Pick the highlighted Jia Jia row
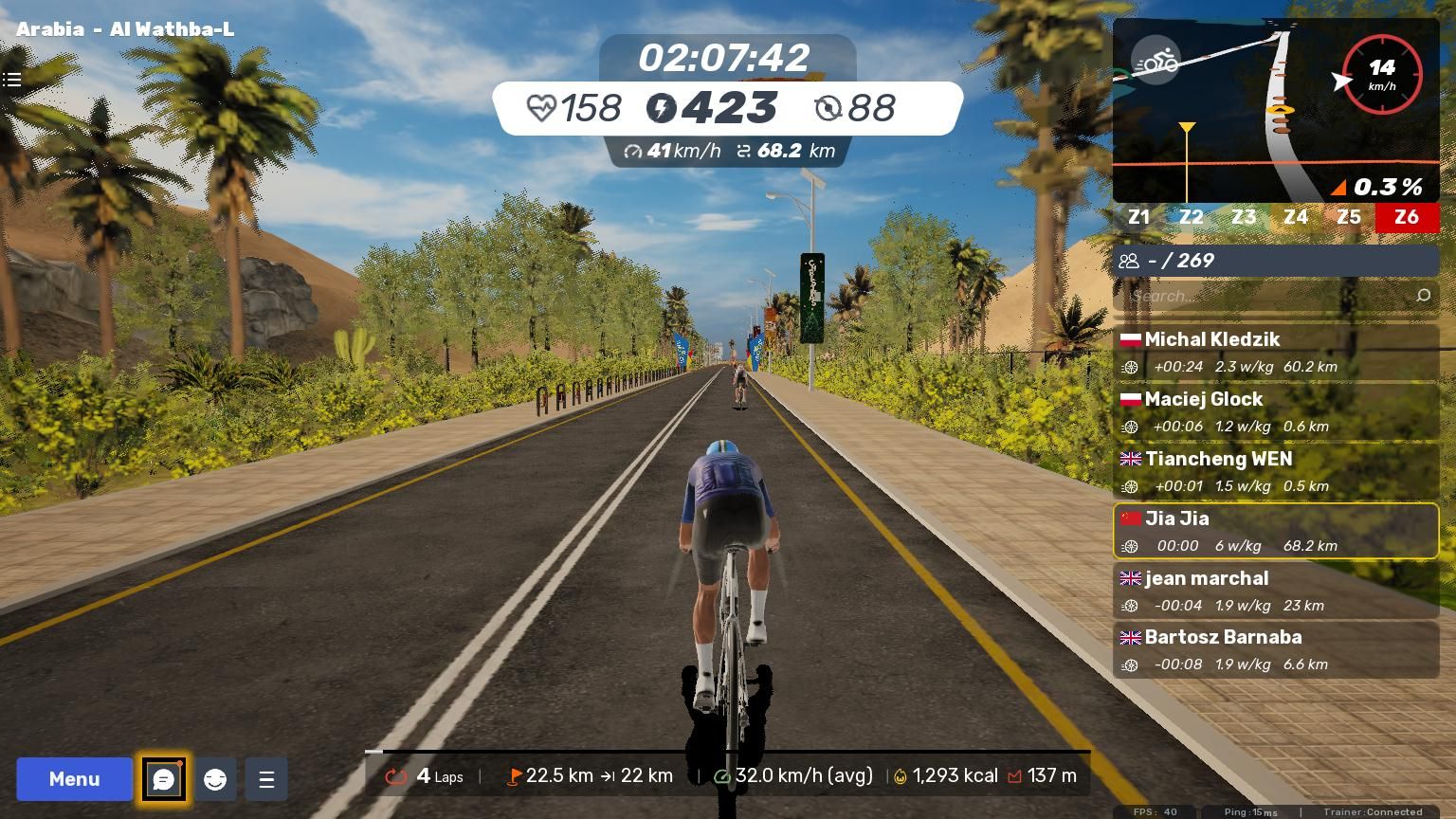Viewport: 1456px width, 819px height. (x=1275, y=531)
